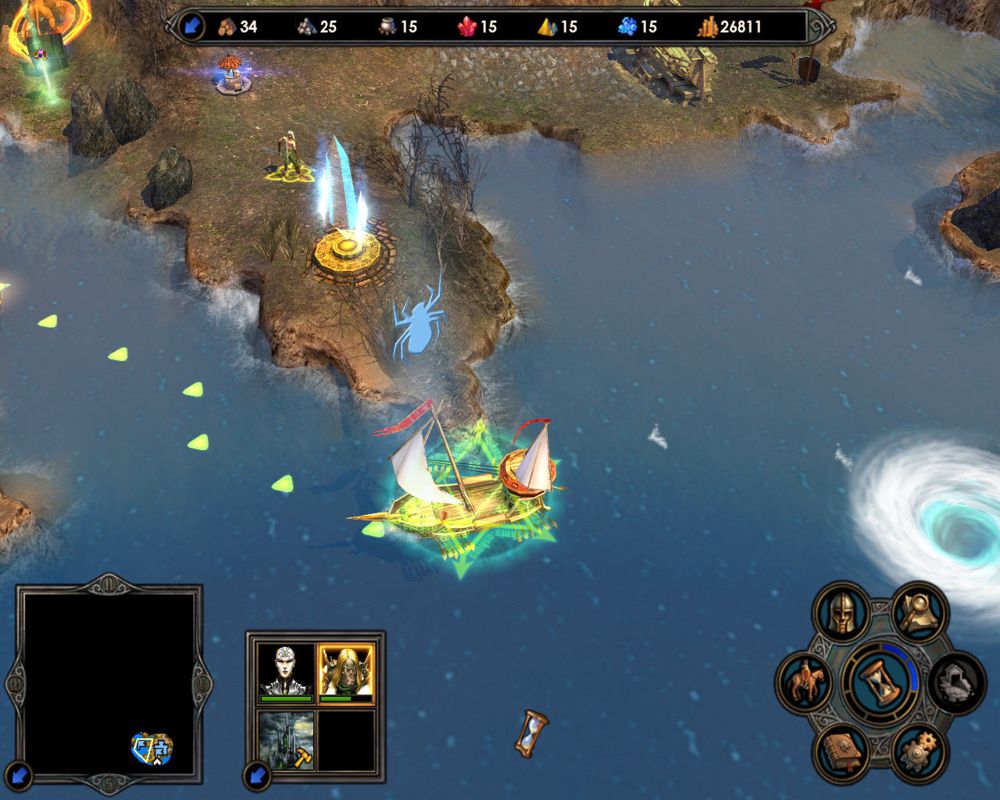This screenshot has height=800, width=1000.
Task: Click the minimap's revealed area
Action: pyautogui.click(x=152, y=747)
